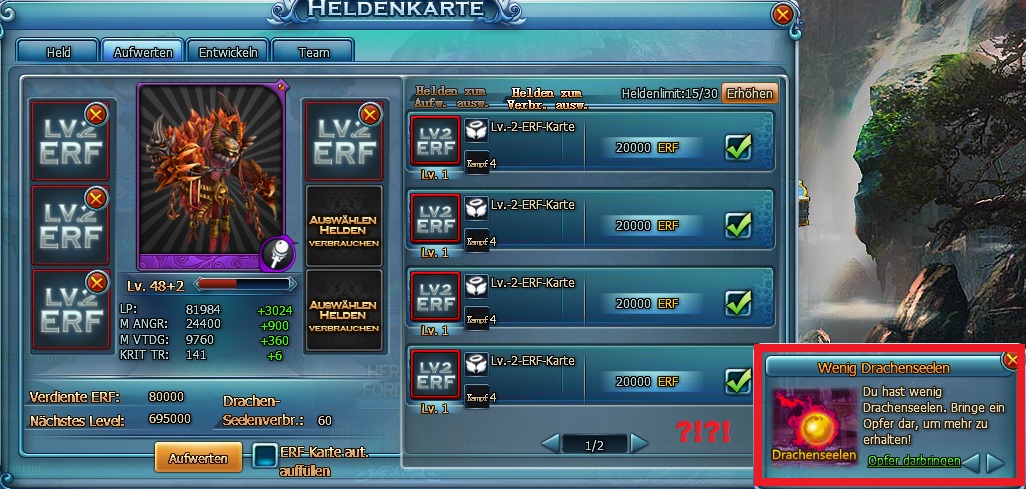Close the Heldenkarte window
1026x489 pixels.
click(x=783, y=14)
